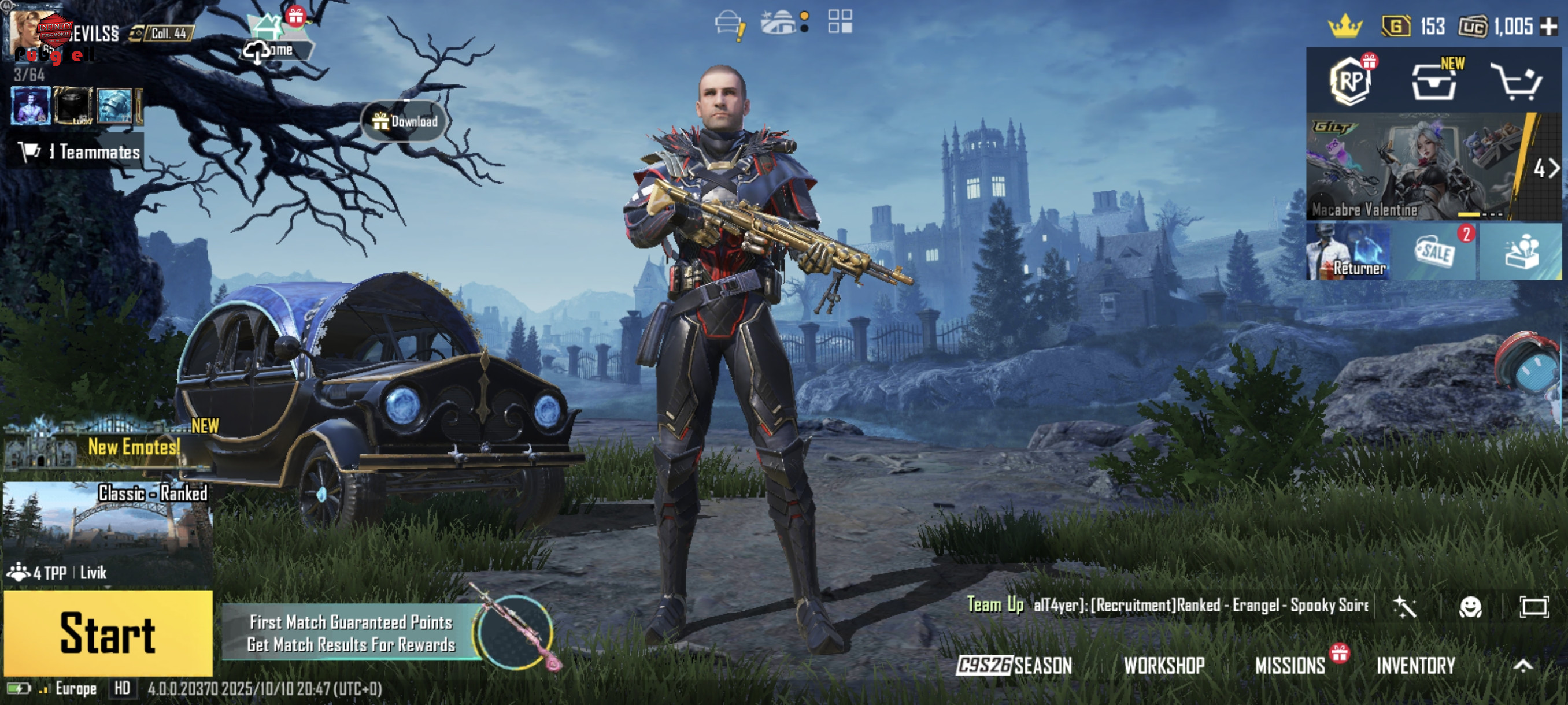Expand the bottom menu with up arrow
The width and height of the screenshot is (1568, 705).
(x=1522, y=665)
